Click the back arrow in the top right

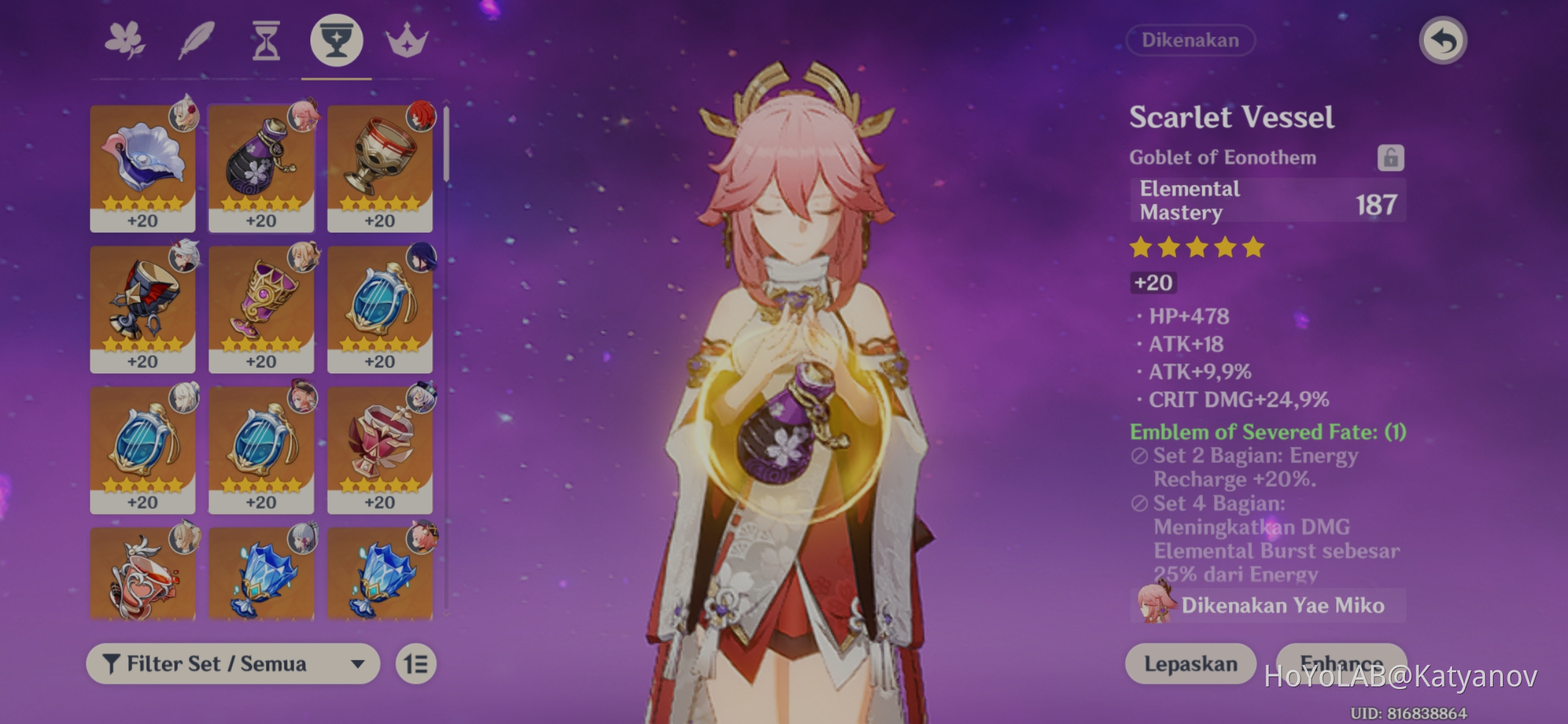(x=1442, y=40)
